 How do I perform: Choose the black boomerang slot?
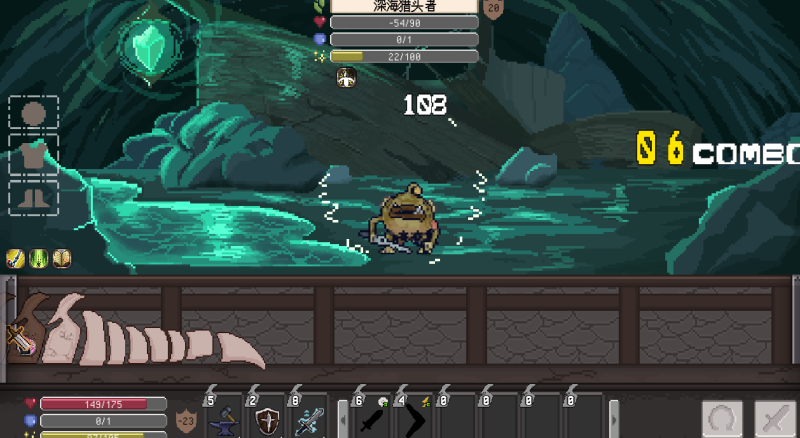point(415,420)
